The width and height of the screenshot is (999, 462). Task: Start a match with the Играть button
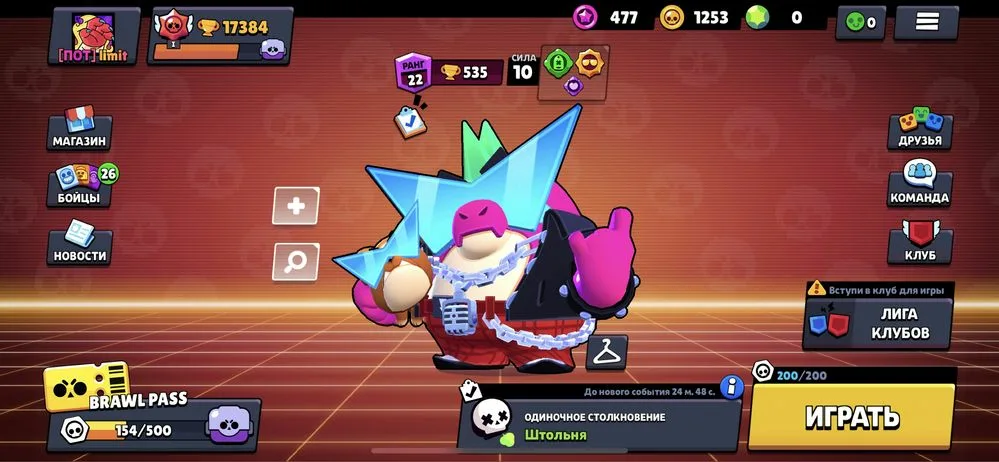click(x=852, y=416)
